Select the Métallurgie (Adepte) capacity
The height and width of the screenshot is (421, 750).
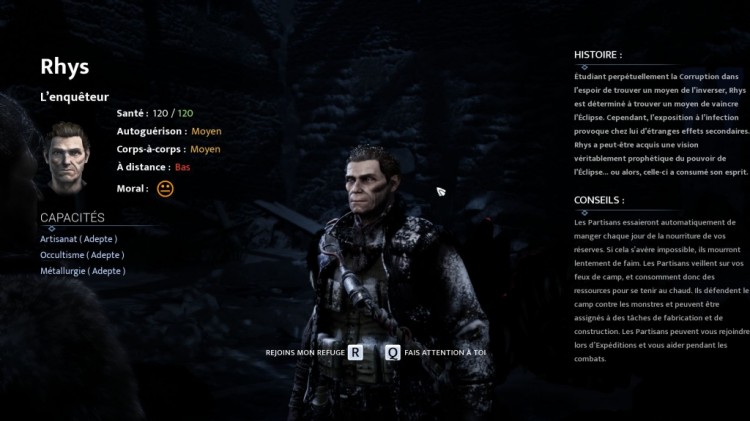point(83,271)
